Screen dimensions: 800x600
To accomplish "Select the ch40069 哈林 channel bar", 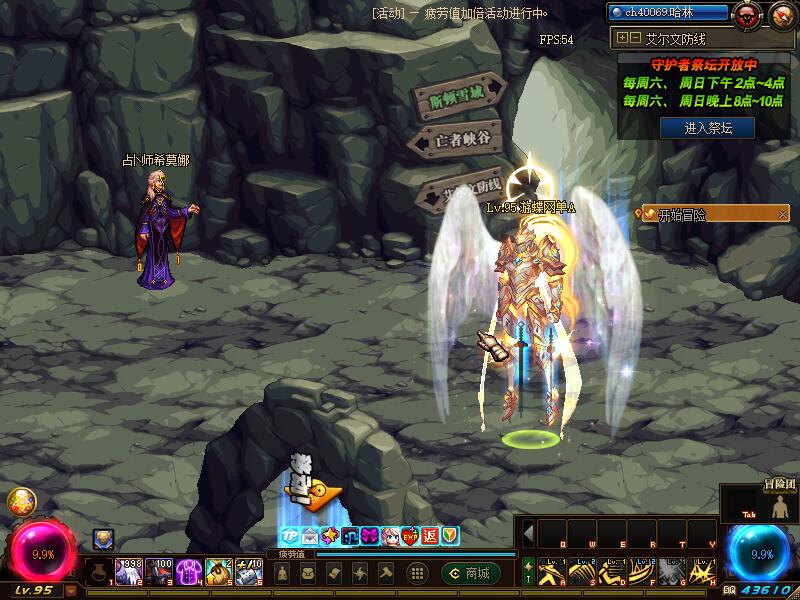I will click(x=669, y=12).
